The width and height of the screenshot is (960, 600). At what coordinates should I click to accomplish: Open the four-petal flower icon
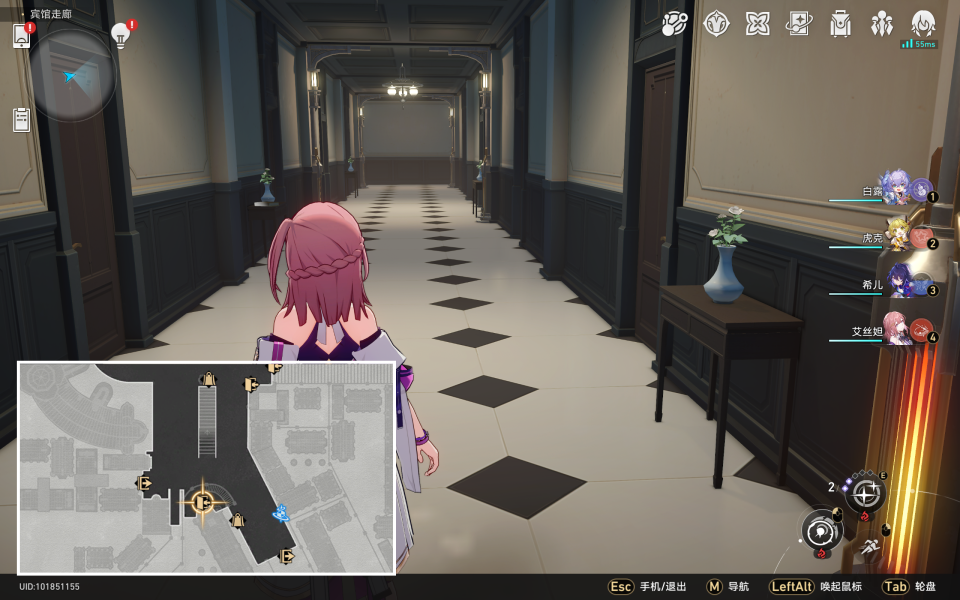(757, 23)
